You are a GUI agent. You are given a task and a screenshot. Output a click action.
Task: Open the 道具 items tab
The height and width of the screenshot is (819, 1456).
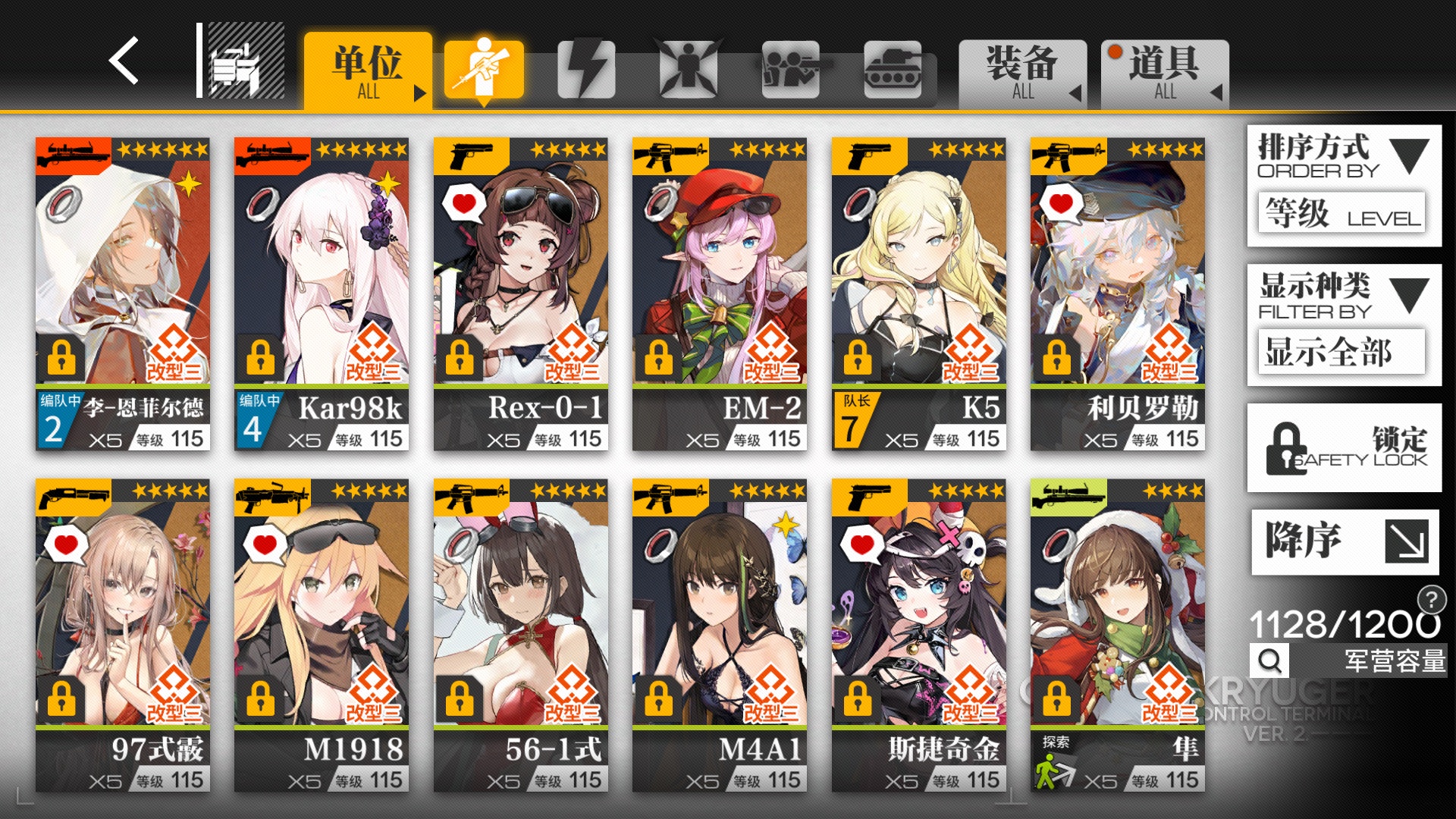(x=1163, y=72)
